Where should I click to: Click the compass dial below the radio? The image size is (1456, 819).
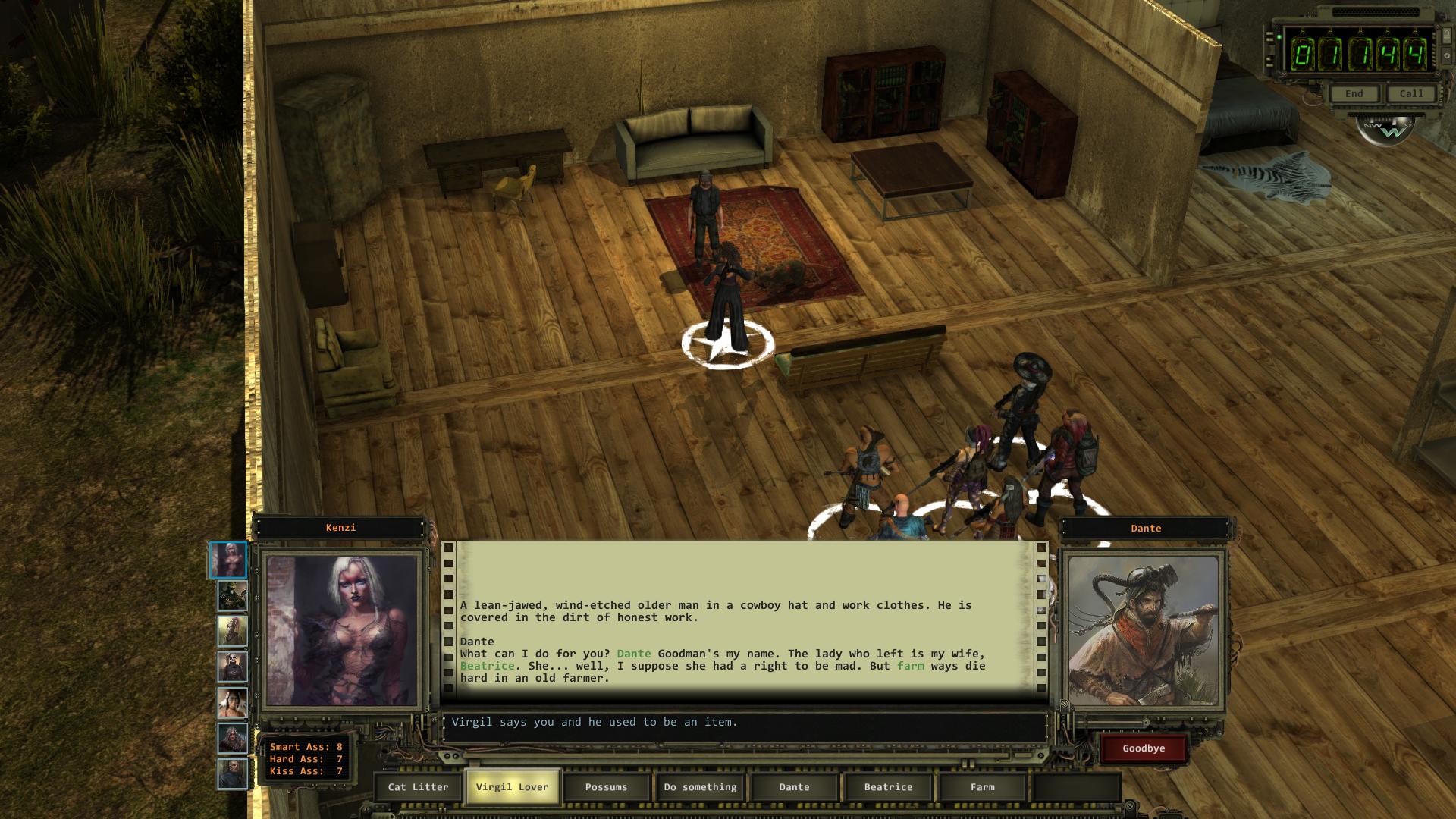(x=1385, y=130)
